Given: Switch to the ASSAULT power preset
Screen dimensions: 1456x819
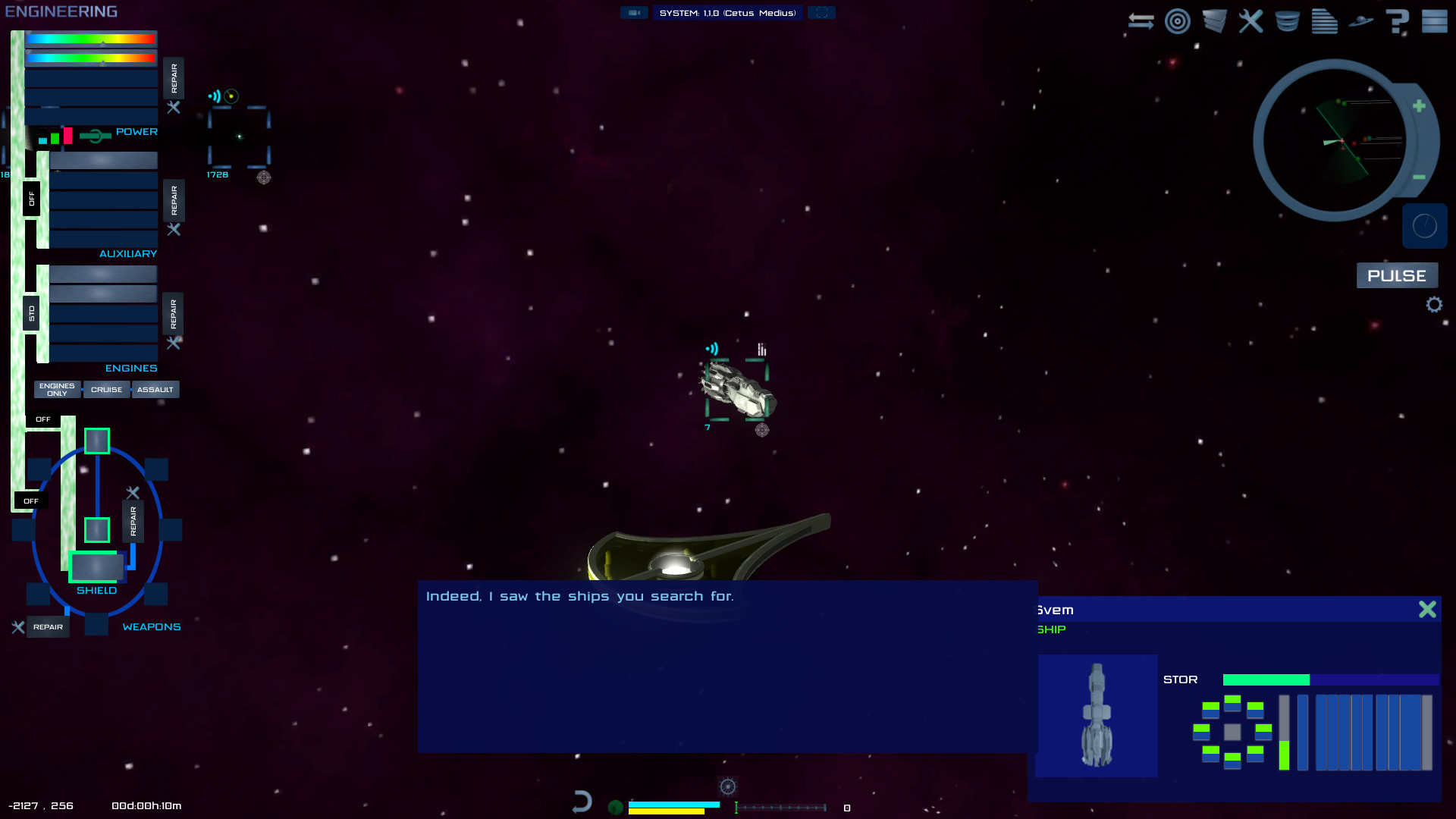Looking at the screenshot, I should point(155,390).
